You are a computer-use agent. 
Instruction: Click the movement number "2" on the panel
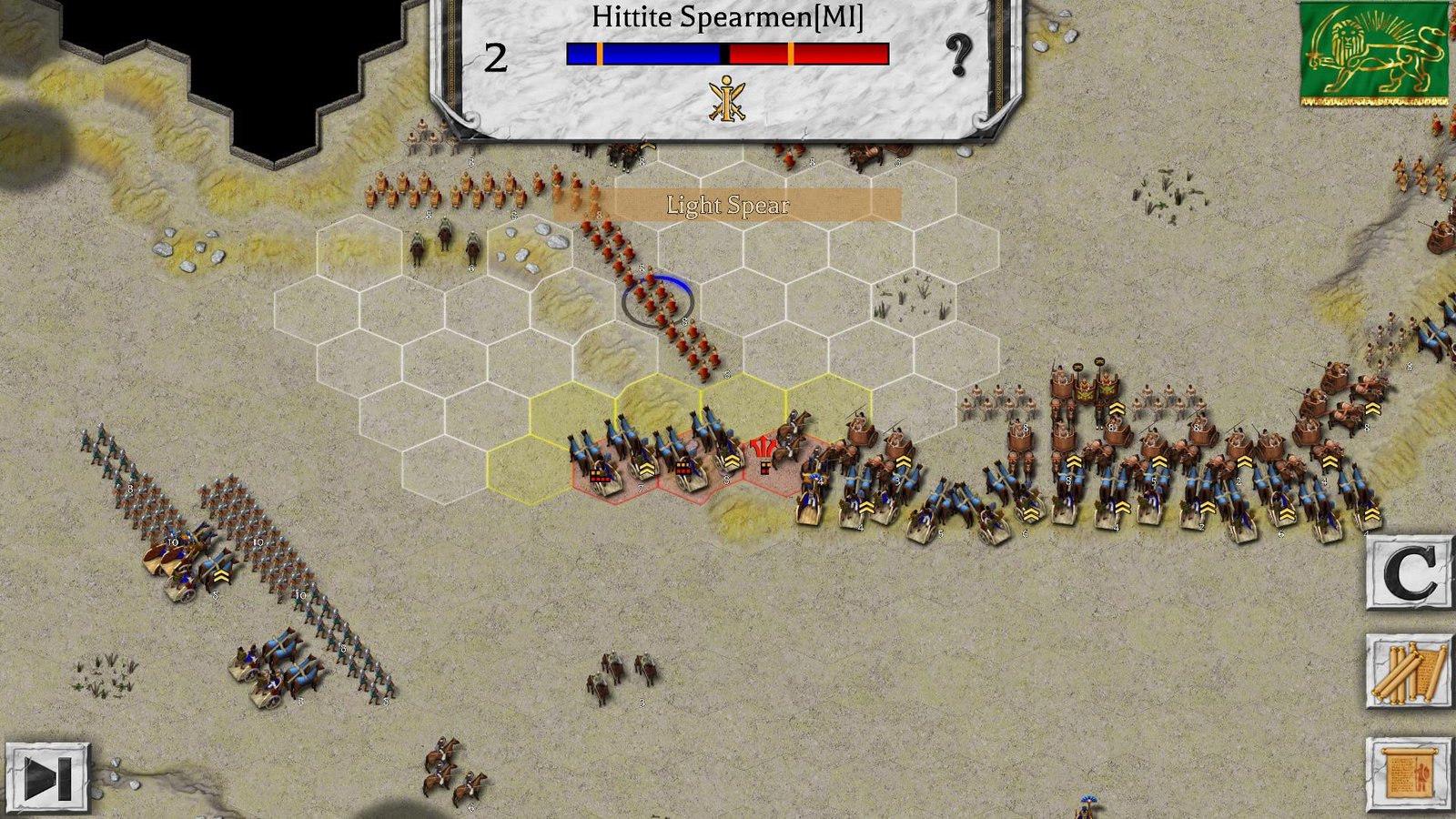(494, 56)
